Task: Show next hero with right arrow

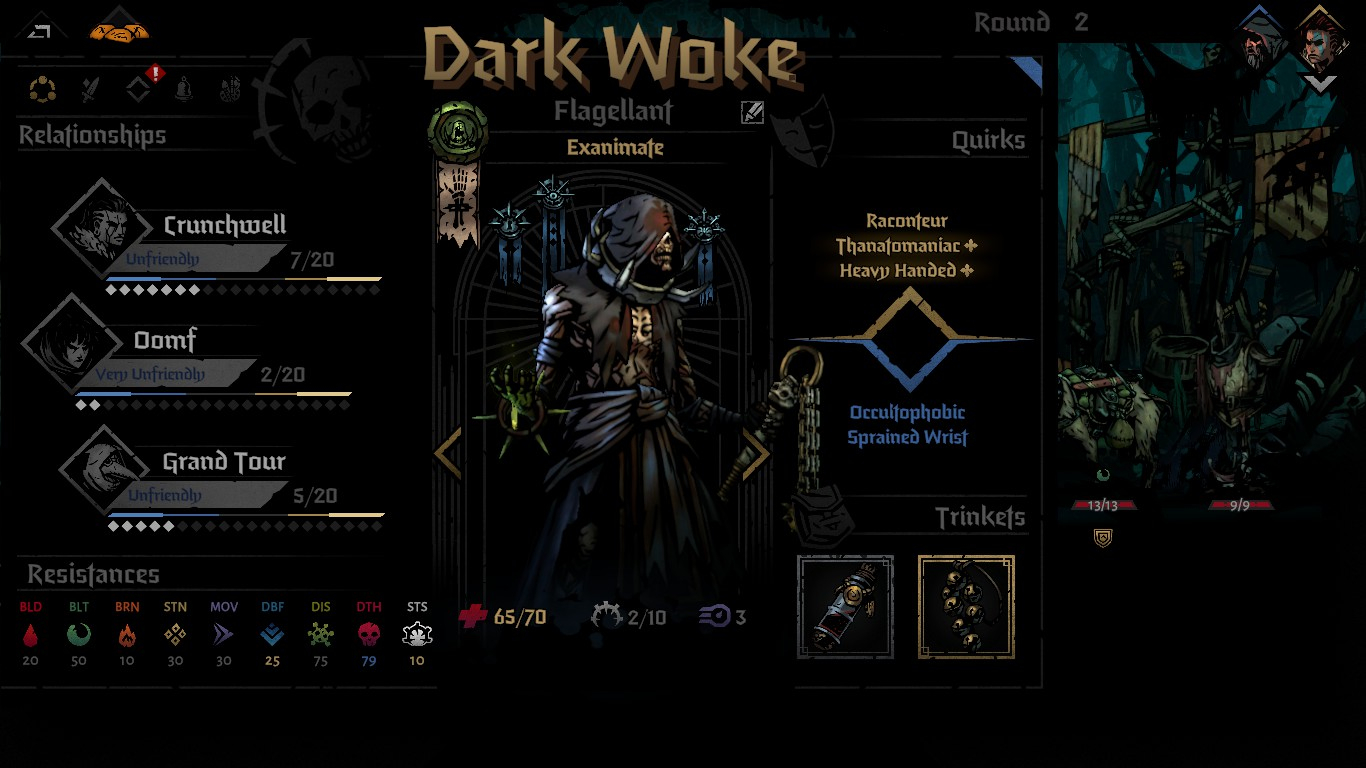Action: click(755, 453)
